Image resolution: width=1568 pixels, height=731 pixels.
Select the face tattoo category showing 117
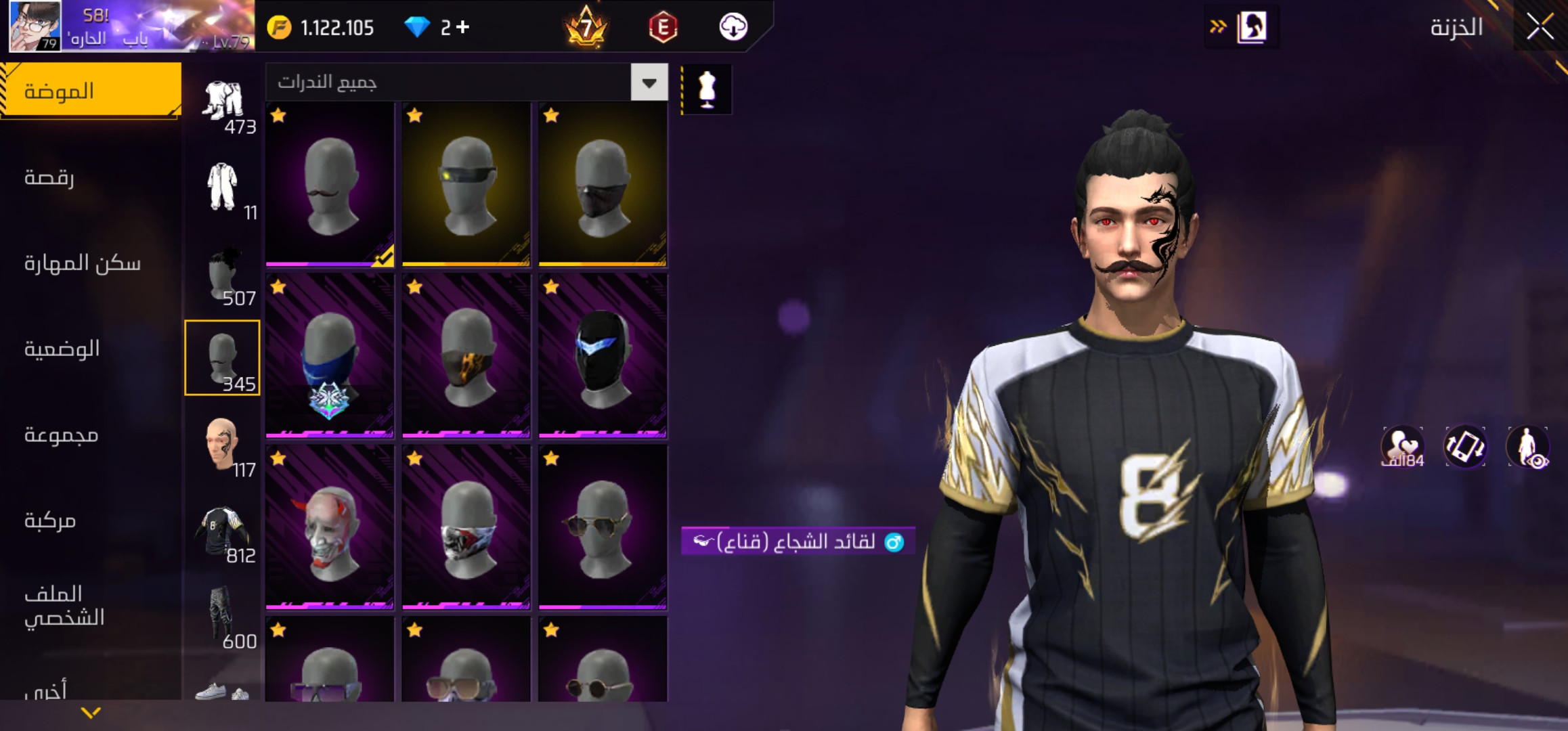tap(223, 443)
